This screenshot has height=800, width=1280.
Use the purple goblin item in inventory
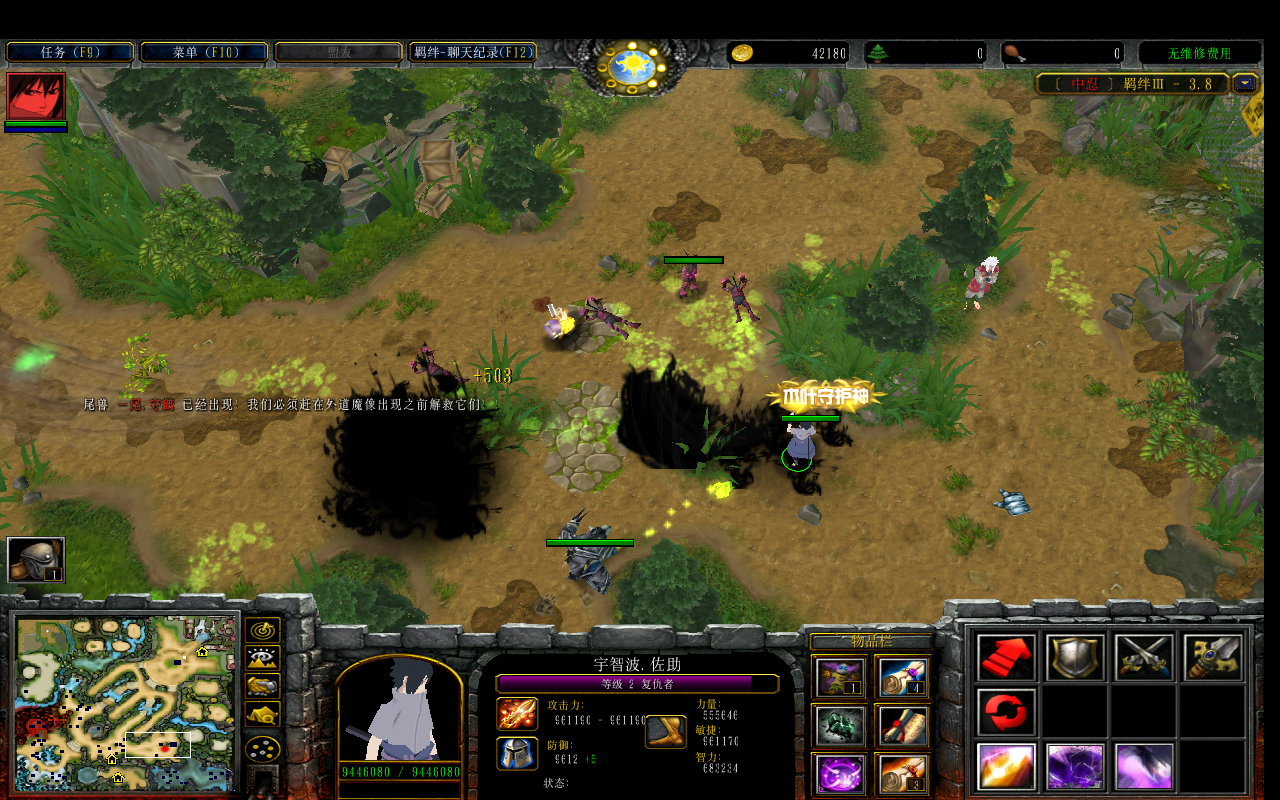tap(840, 677)
